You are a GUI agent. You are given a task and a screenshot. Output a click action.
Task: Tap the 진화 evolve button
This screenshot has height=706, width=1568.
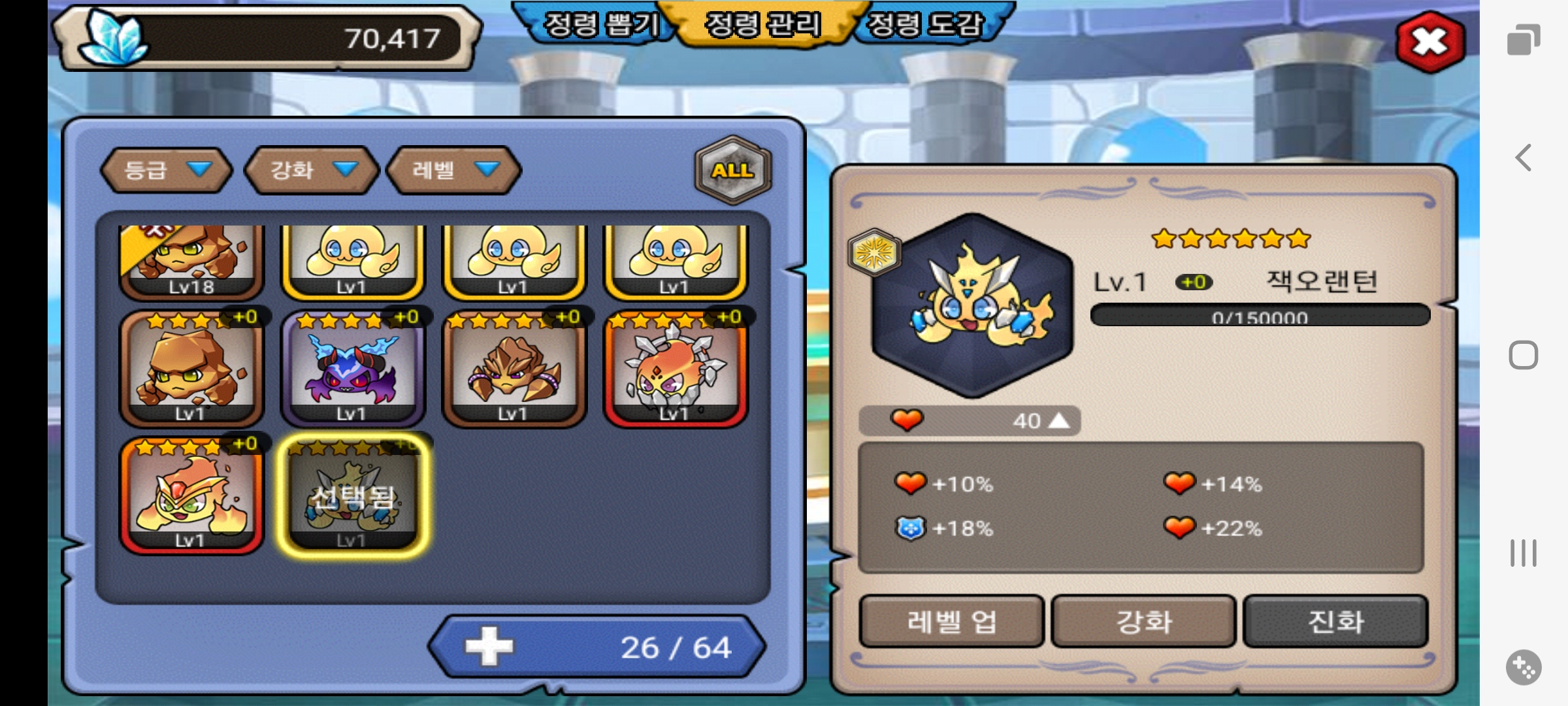(1335, 621)
